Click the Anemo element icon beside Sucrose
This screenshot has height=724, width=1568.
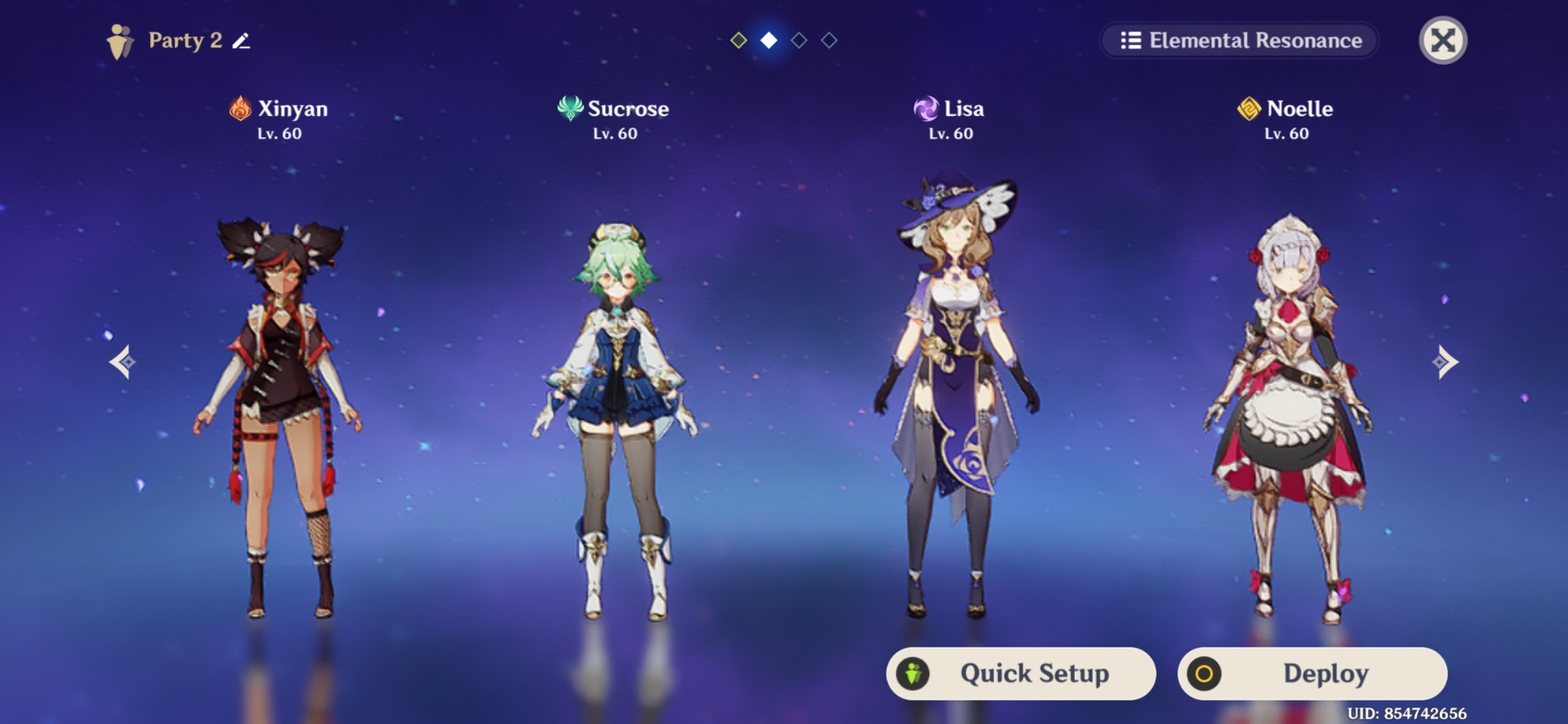pos(570,109)
